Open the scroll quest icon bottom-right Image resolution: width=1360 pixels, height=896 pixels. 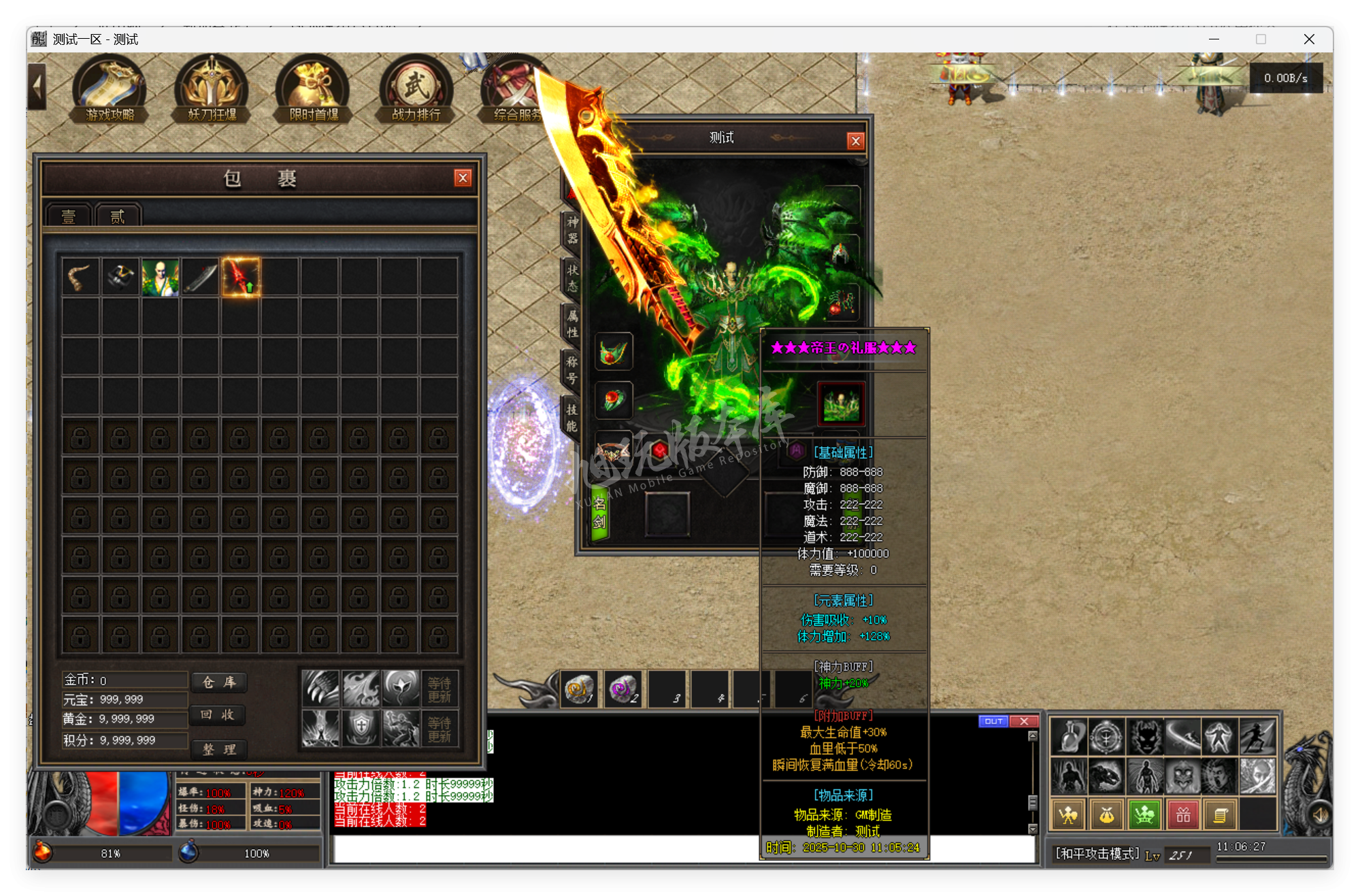pyautogui.click(x=1221, y=814)
